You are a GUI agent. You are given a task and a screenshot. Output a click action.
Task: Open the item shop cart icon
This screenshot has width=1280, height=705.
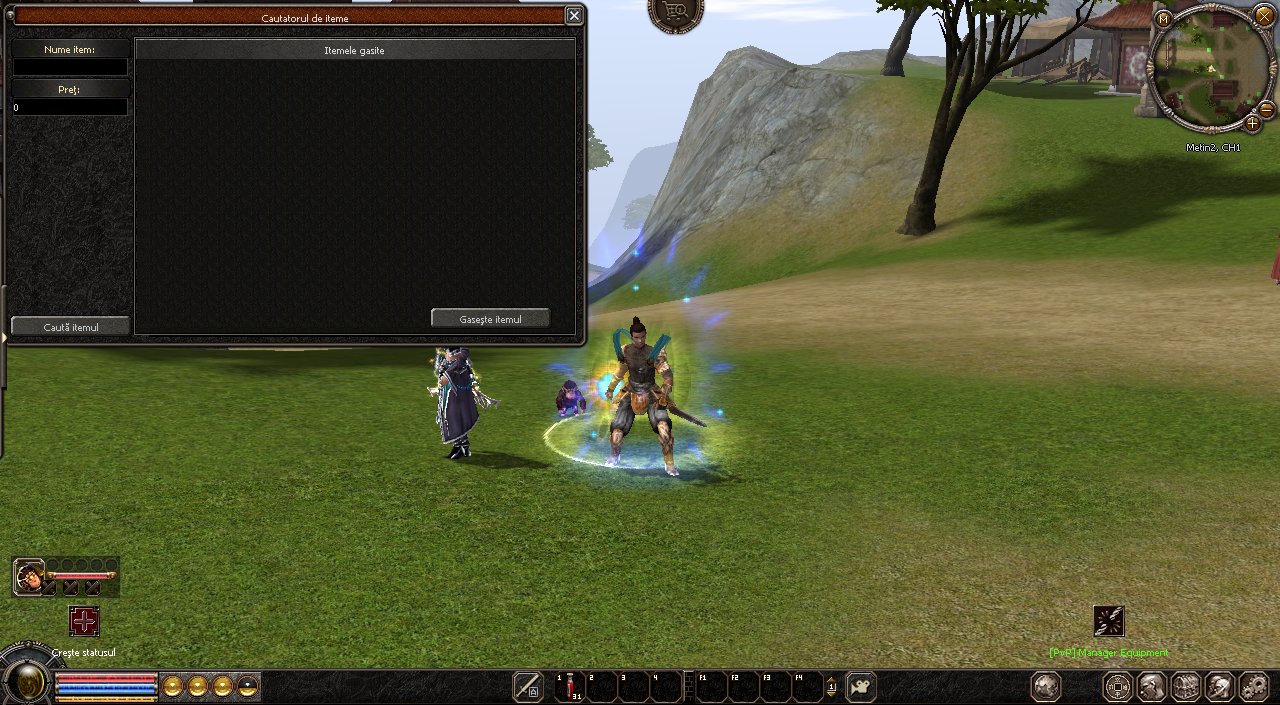click(x=676, y=12)
